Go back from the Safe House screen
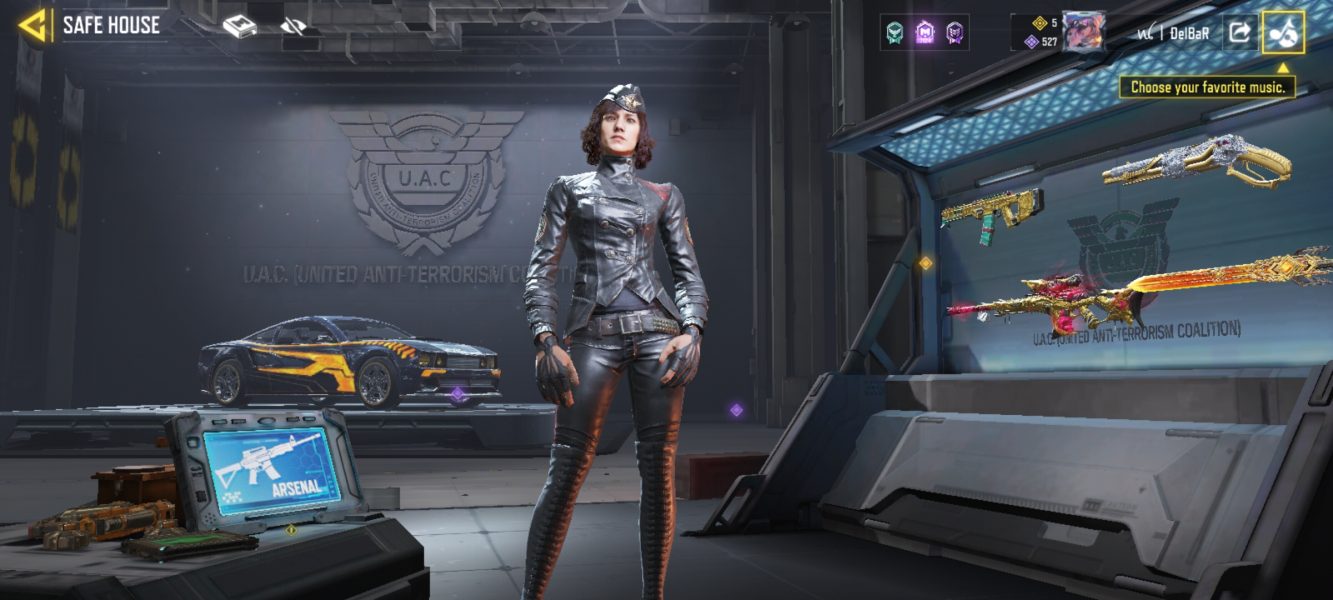The height and width of the screenshot is (600, 1333). [33, 26]
